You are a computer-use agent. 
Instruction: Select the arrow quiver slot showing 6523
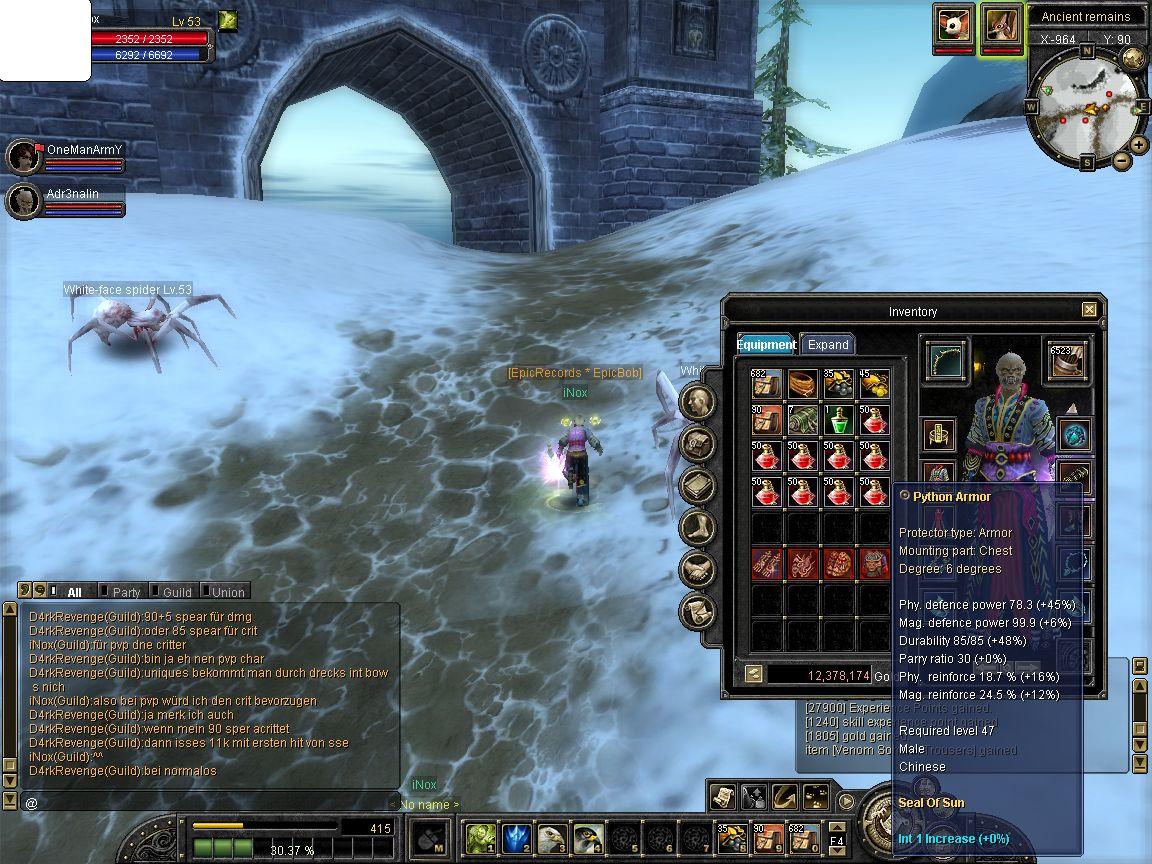[x=1067, y=361]
